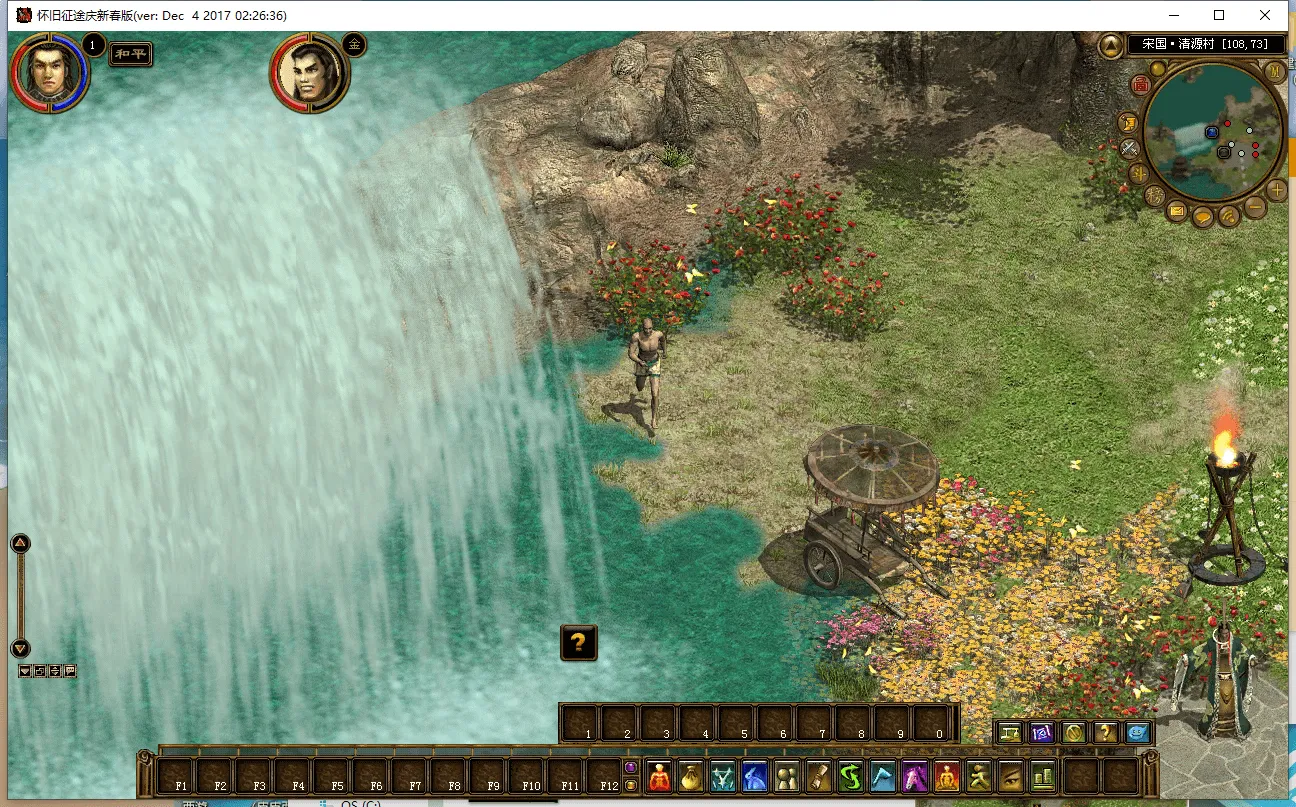Zoom out the minimap with the minus button
The width and height of the screenshot is (1296, 807).
click(1253, 208)
